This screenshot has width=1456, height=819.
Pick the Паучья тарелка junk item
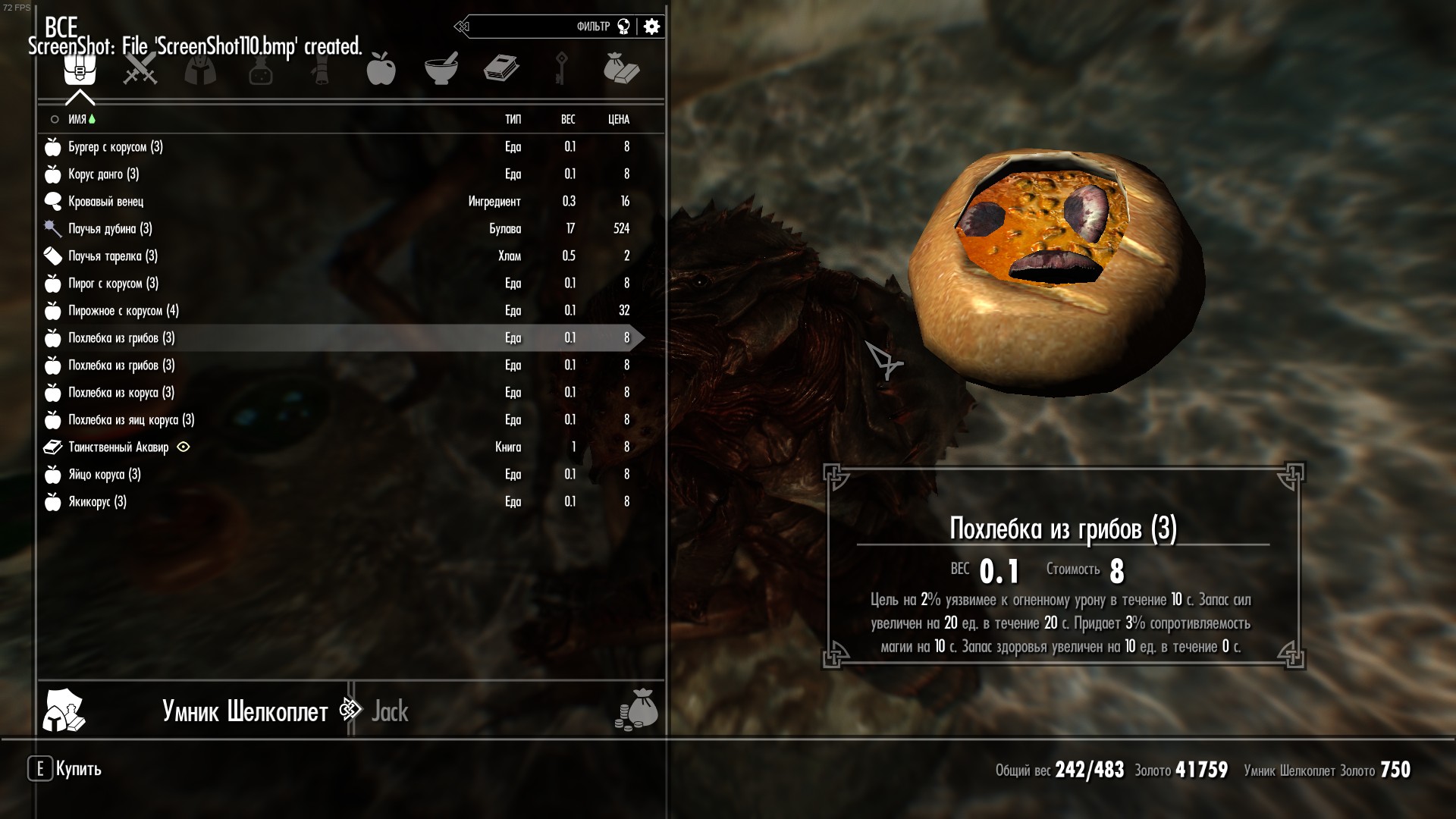112,256
